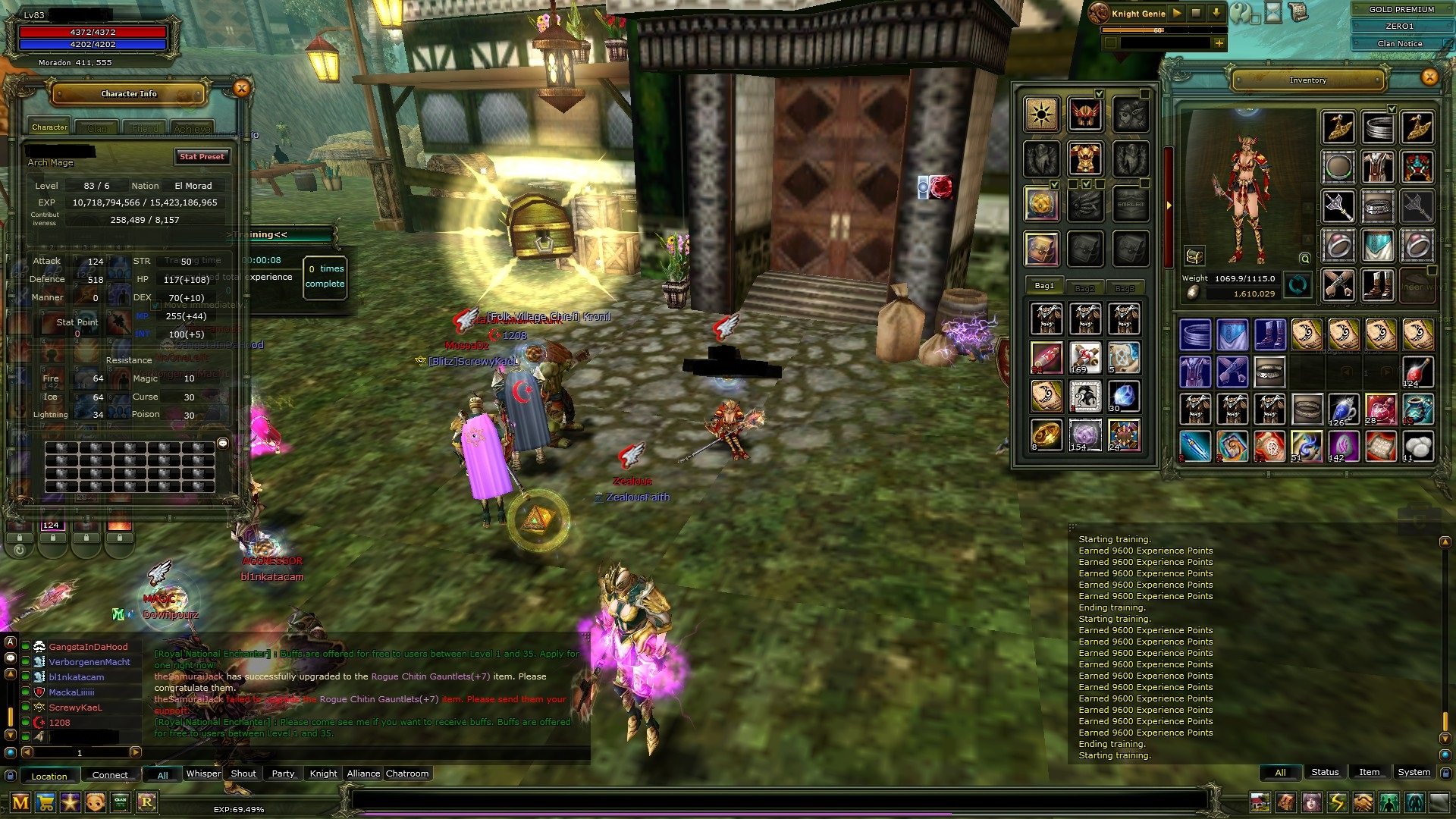
Task: Click the plus expander below Knight Genie bar
Action: click(x=1219, y=42)
